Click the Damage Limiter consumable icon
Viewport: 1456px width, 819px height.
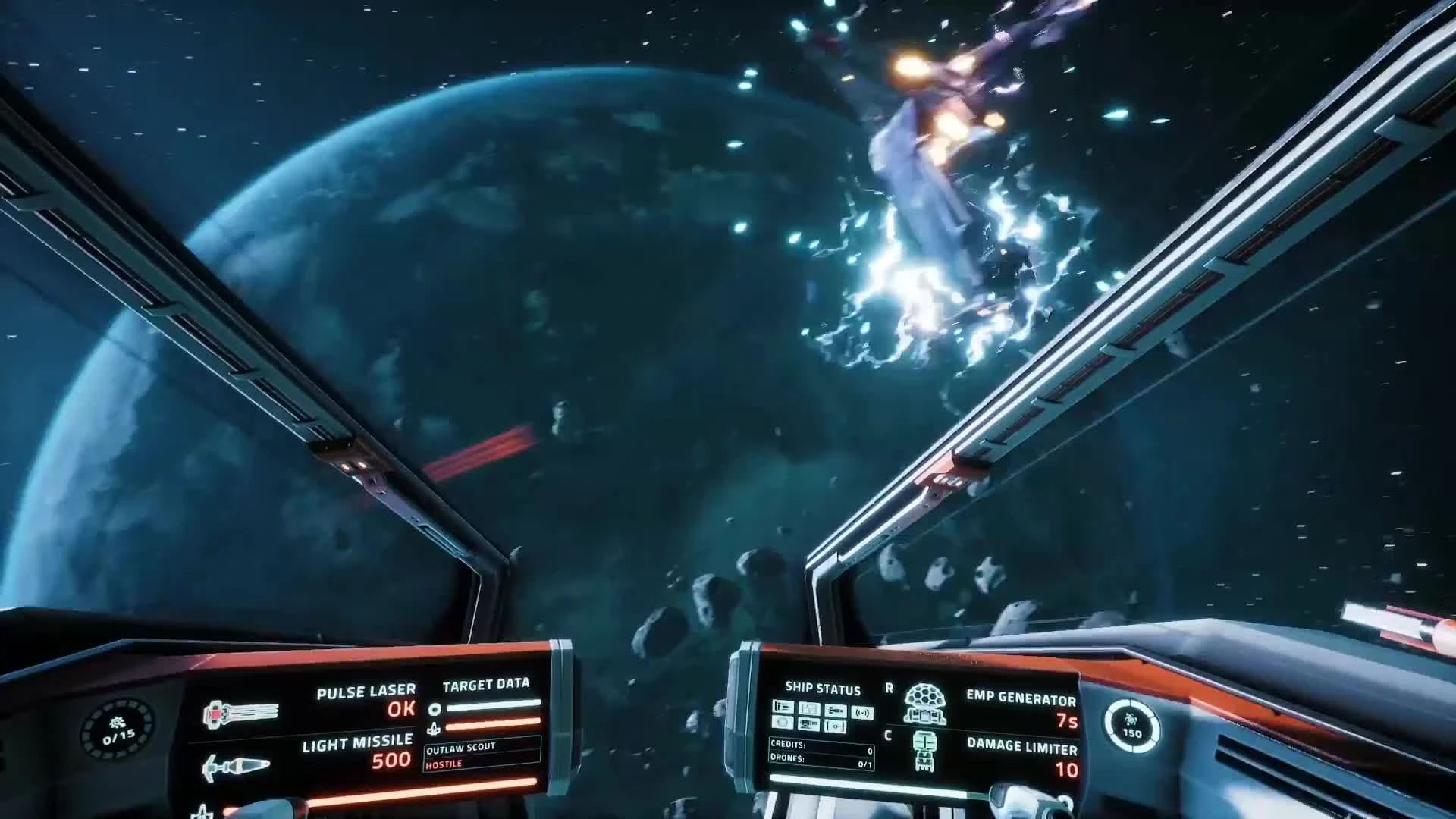pos(924,750)
